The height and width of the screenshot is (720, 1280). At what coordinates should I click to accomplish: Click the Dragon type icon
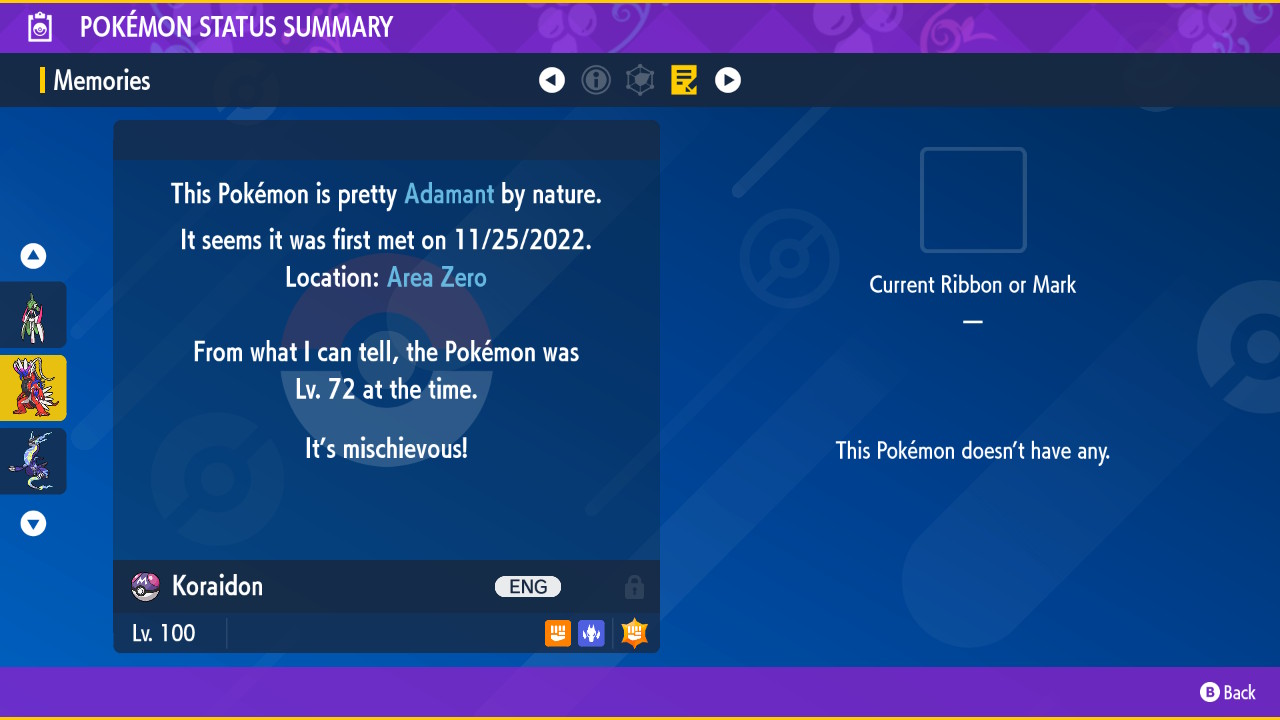[x=591, y=633]
